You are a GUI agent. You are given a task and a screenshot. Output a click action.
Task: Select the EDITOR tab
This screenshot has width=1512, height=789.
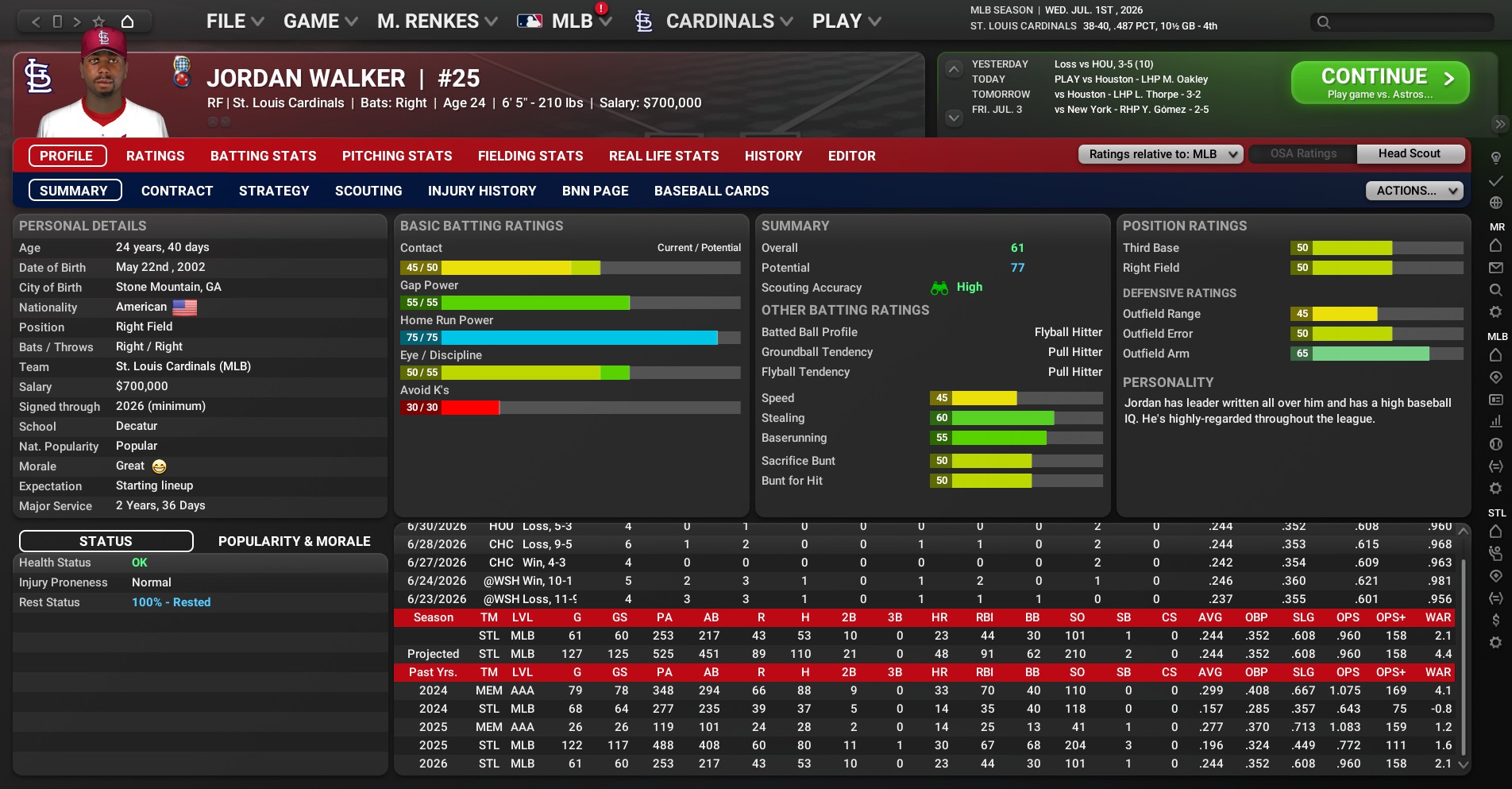coord(851,156)
